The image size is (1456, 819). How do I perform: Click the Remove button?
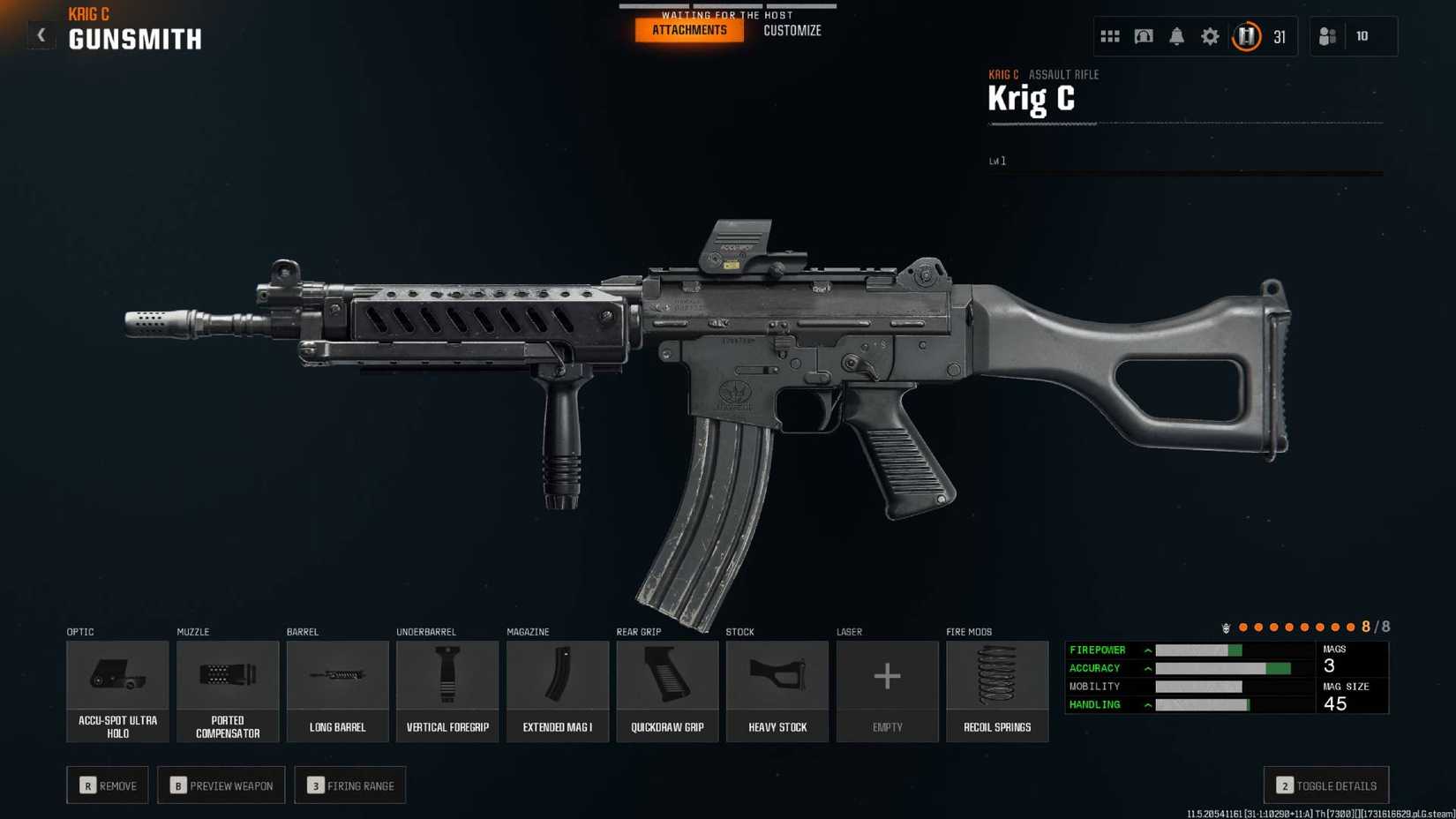[108, 785]
